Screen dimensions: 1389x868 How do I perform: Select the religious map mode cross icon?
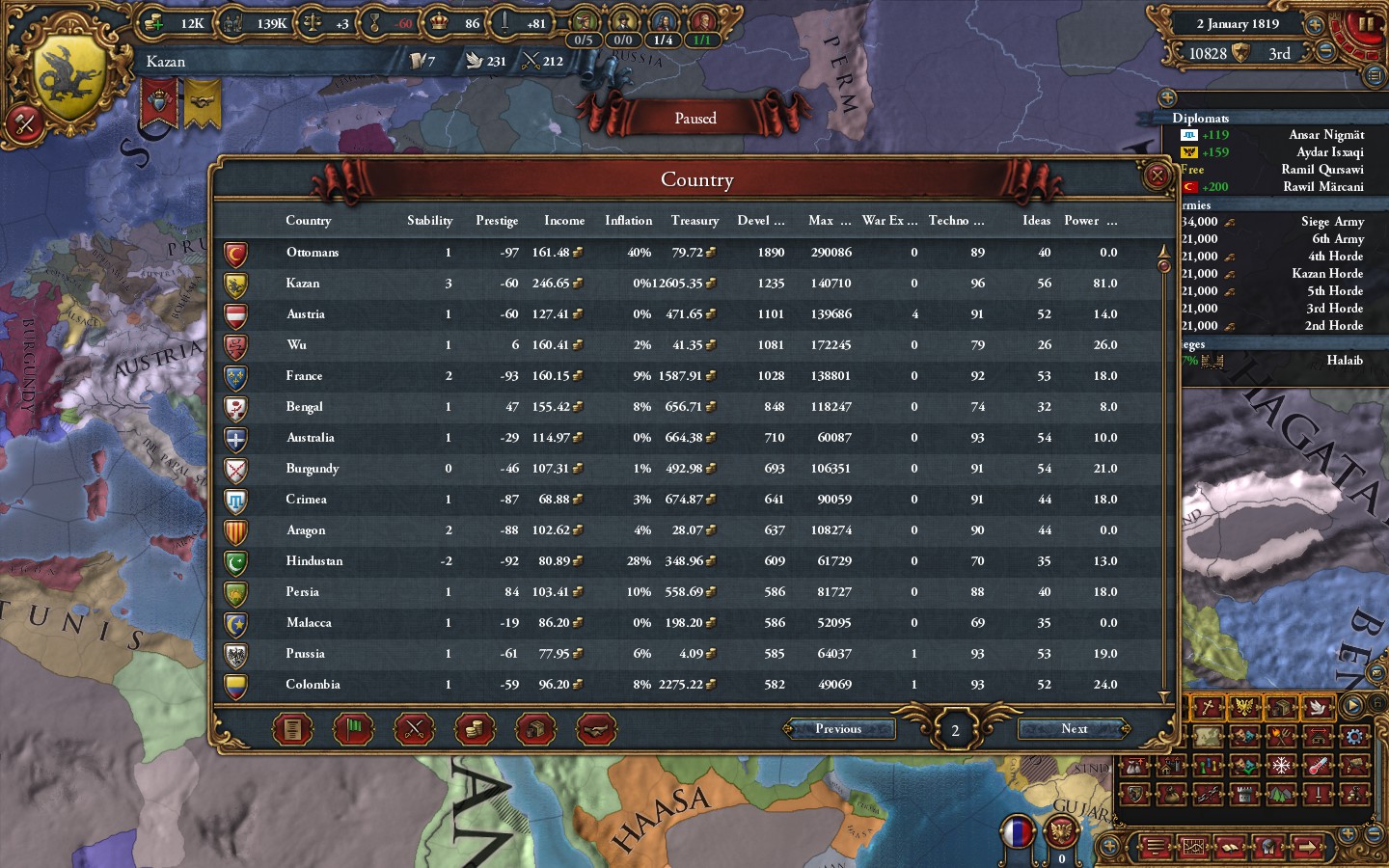[1206, 707]
